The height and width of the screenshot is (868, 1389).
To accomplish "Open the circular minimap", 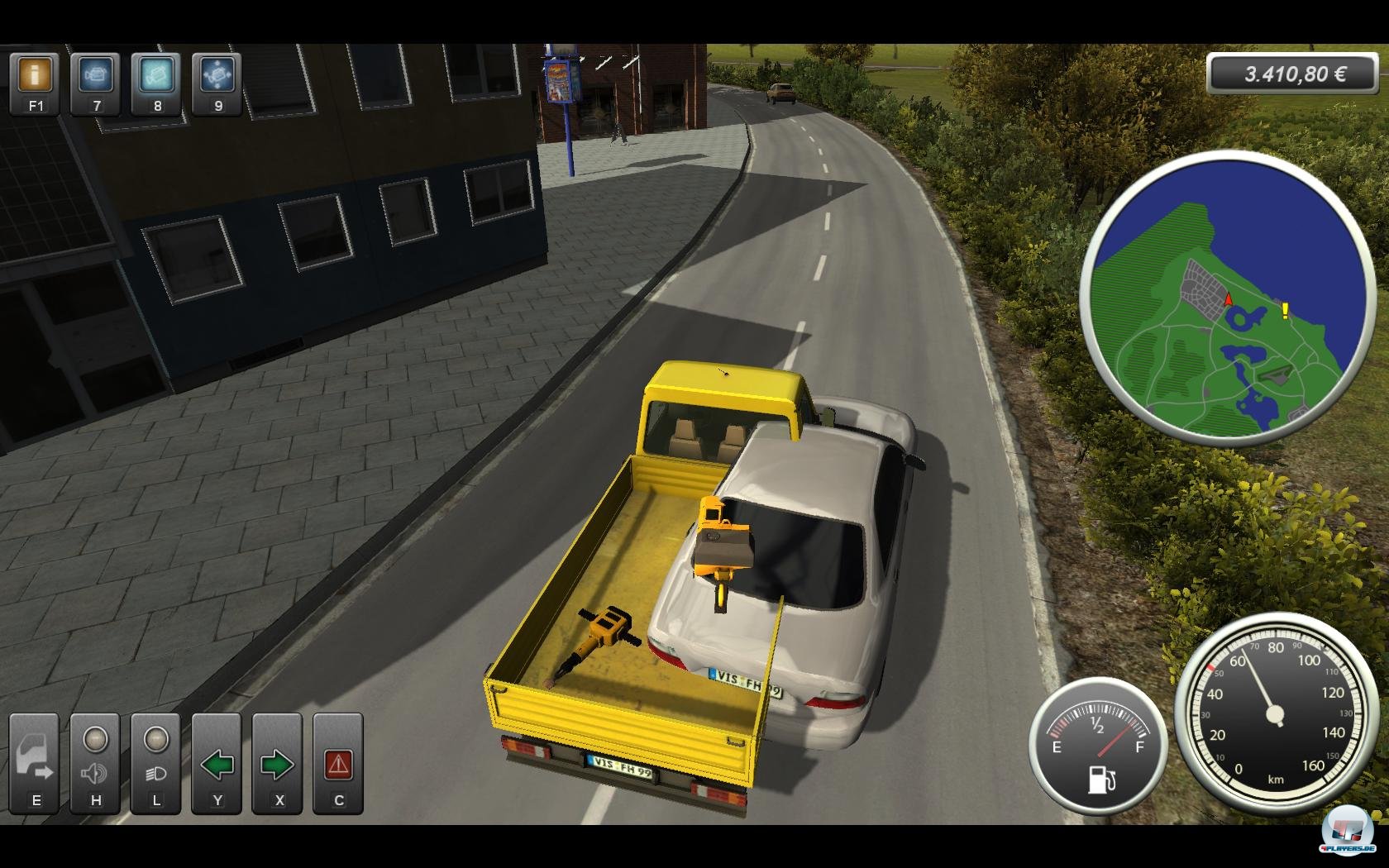I will [x=1227, y=298].
